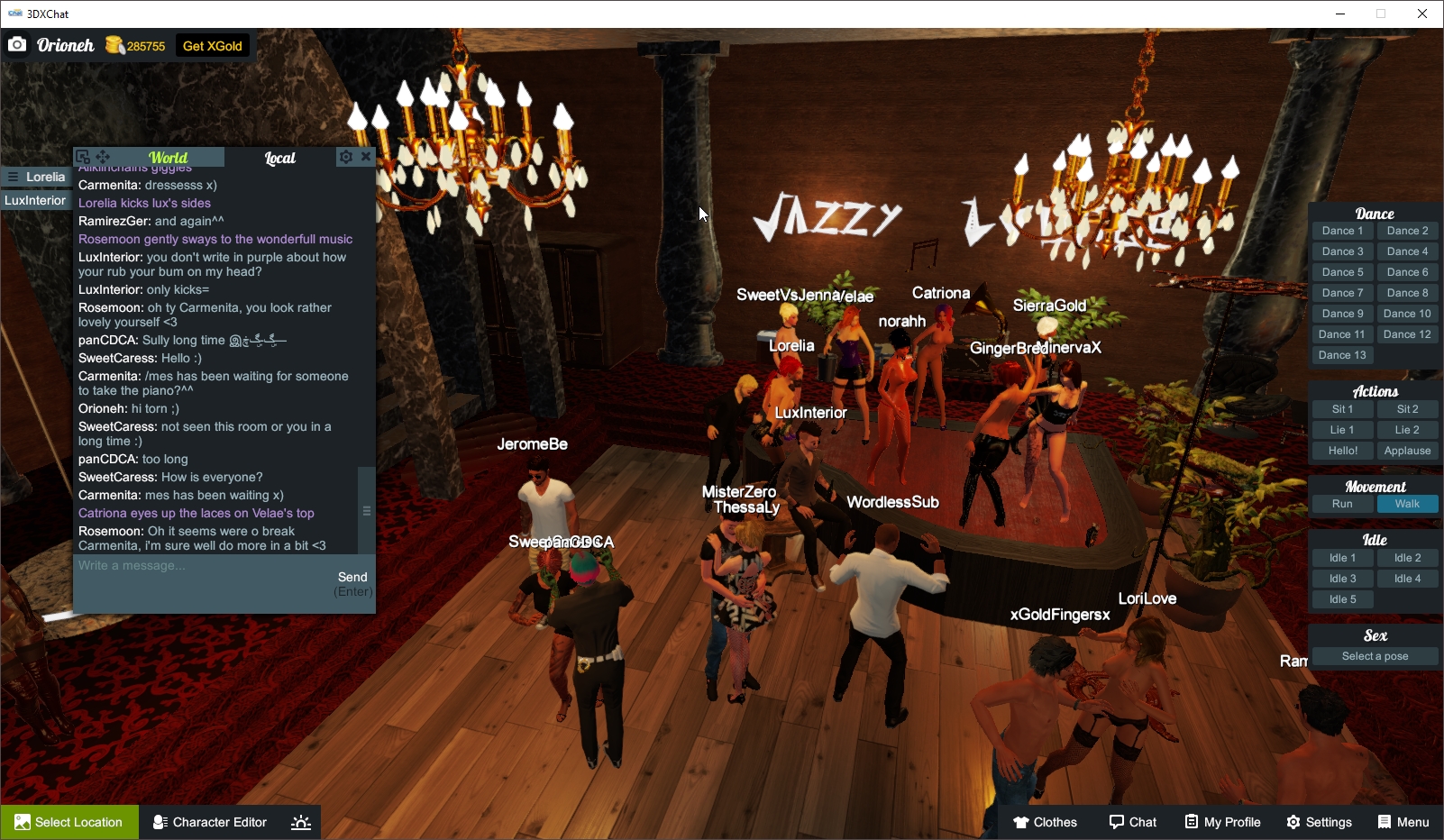Open Settings from the bottom bar
The image size is (1444, 840).
(1319, 822)
